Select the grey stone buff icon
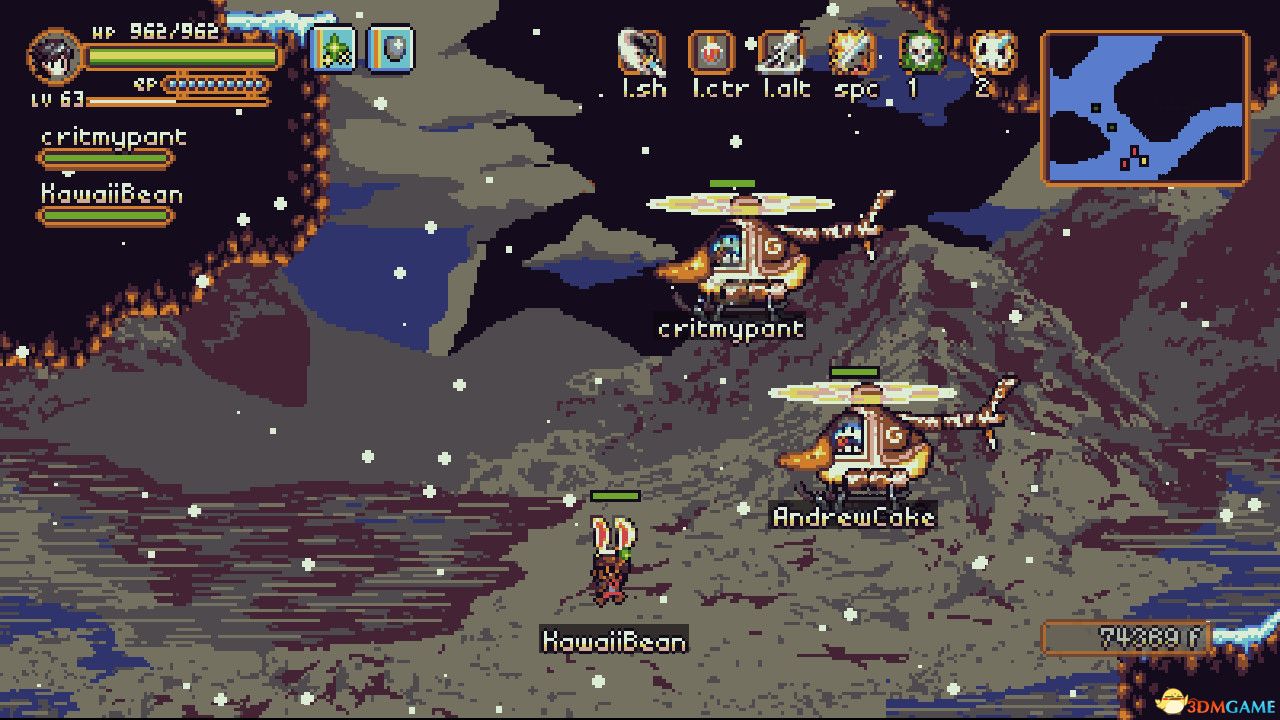Viewport: 1280px width, 720px height. [x=390, y=49]
